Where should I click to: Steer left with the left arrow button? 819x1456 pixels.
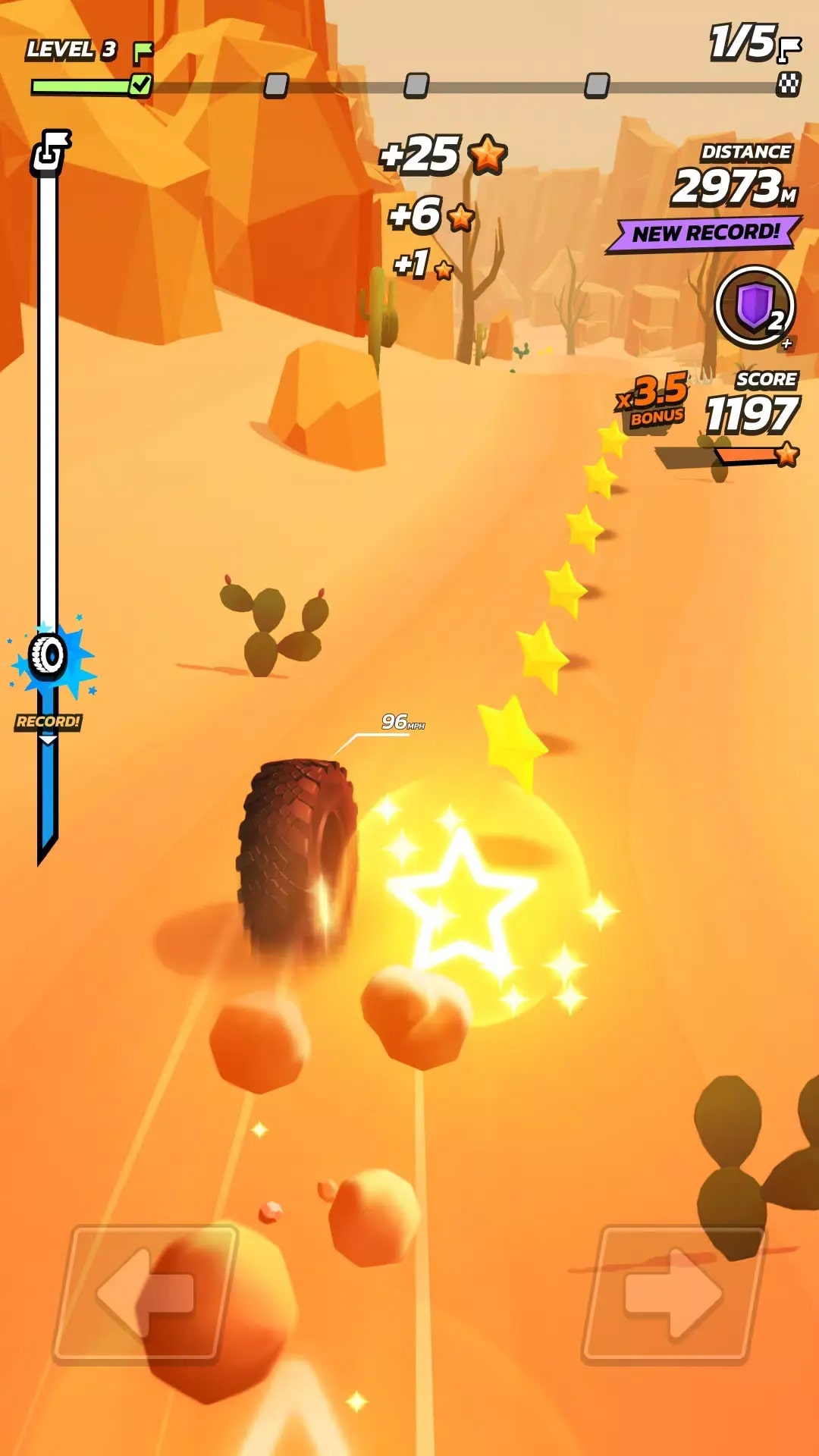coord(145,1292)
